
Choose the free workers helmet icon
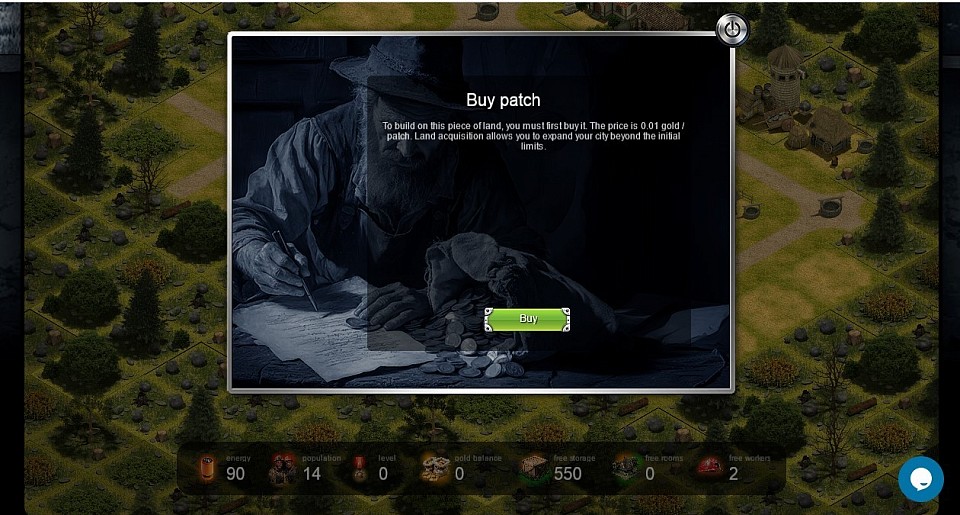coord(710,468)
